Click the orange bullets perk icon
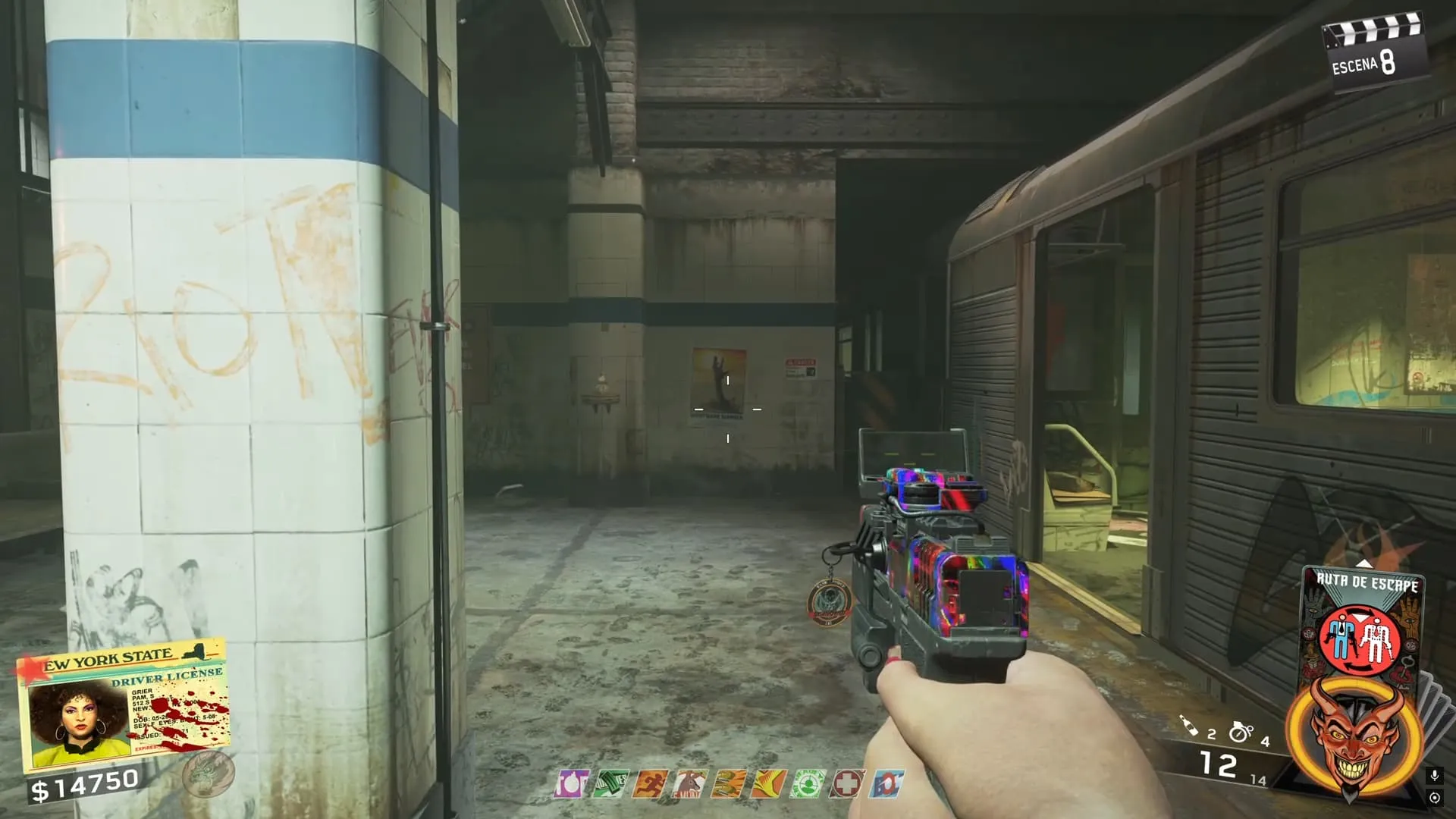The height and width of the screenshot is (819, 1456). click(x=729, y=783)
